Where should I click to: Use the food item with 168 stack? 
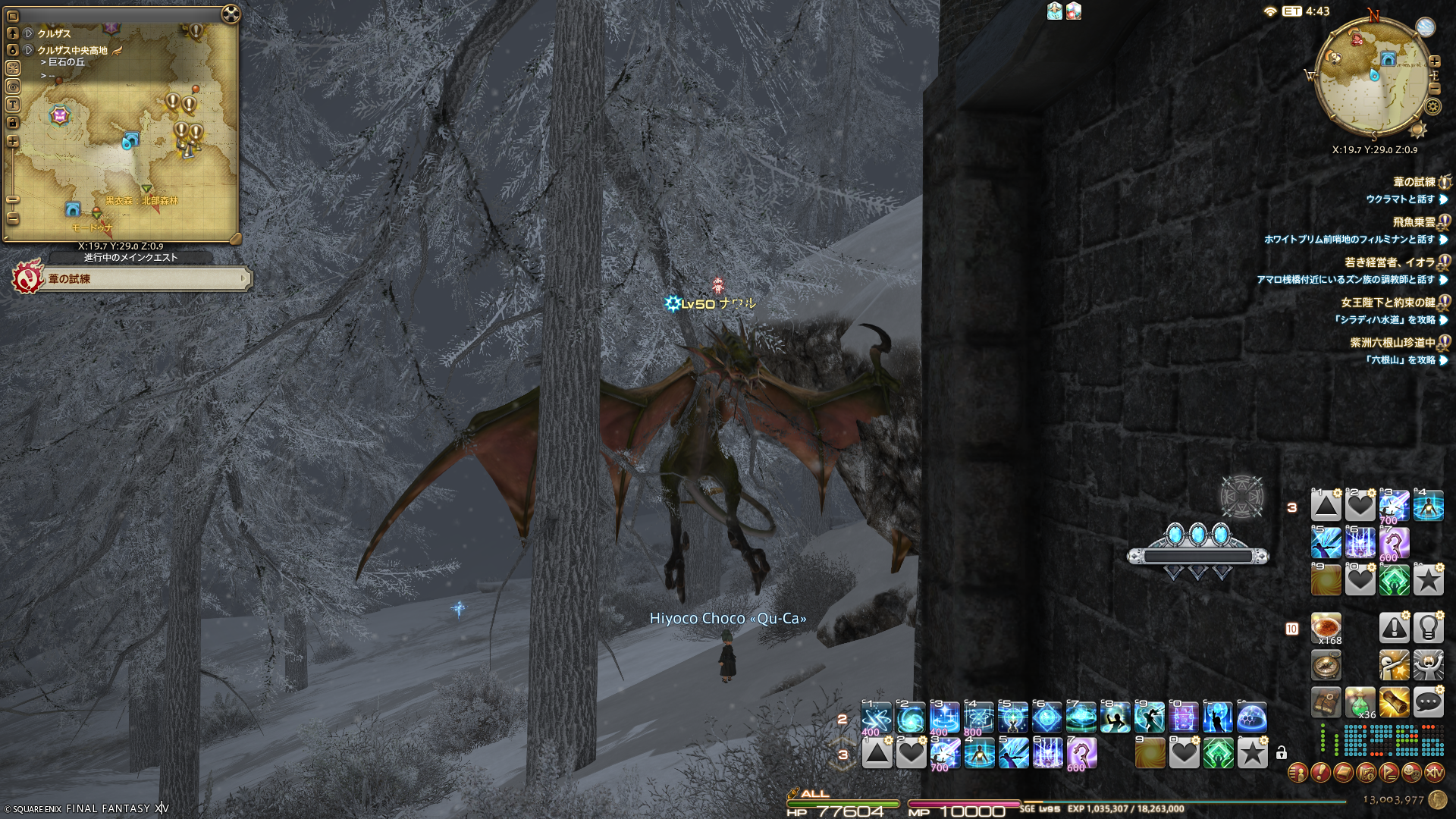pyautogui.click(x=1326, y=628)
